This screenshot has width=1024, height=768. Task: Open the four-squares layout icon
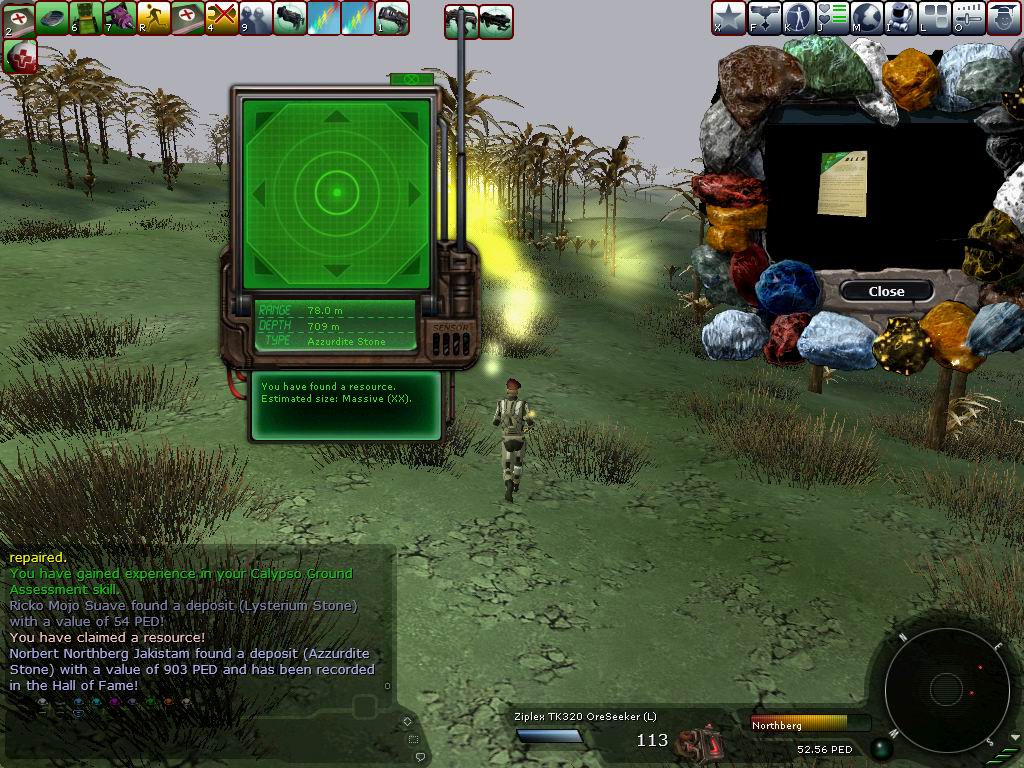(x=933, y=17)
